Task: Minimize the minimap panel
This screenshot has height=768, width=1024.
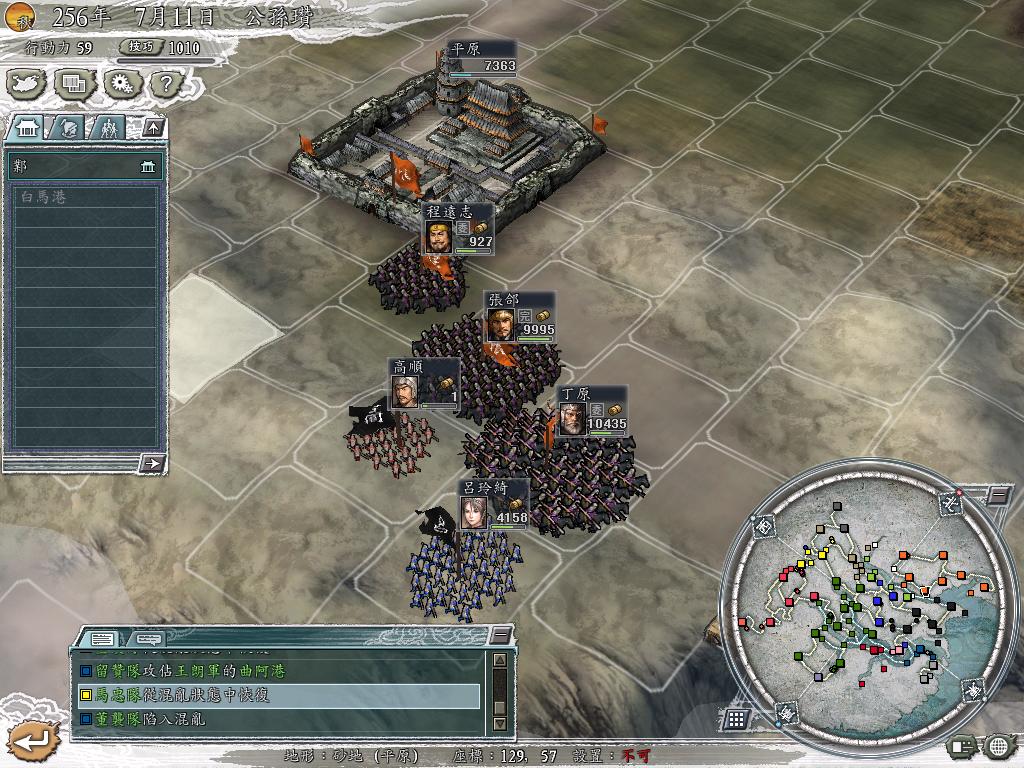Action: tap(998, 495)
